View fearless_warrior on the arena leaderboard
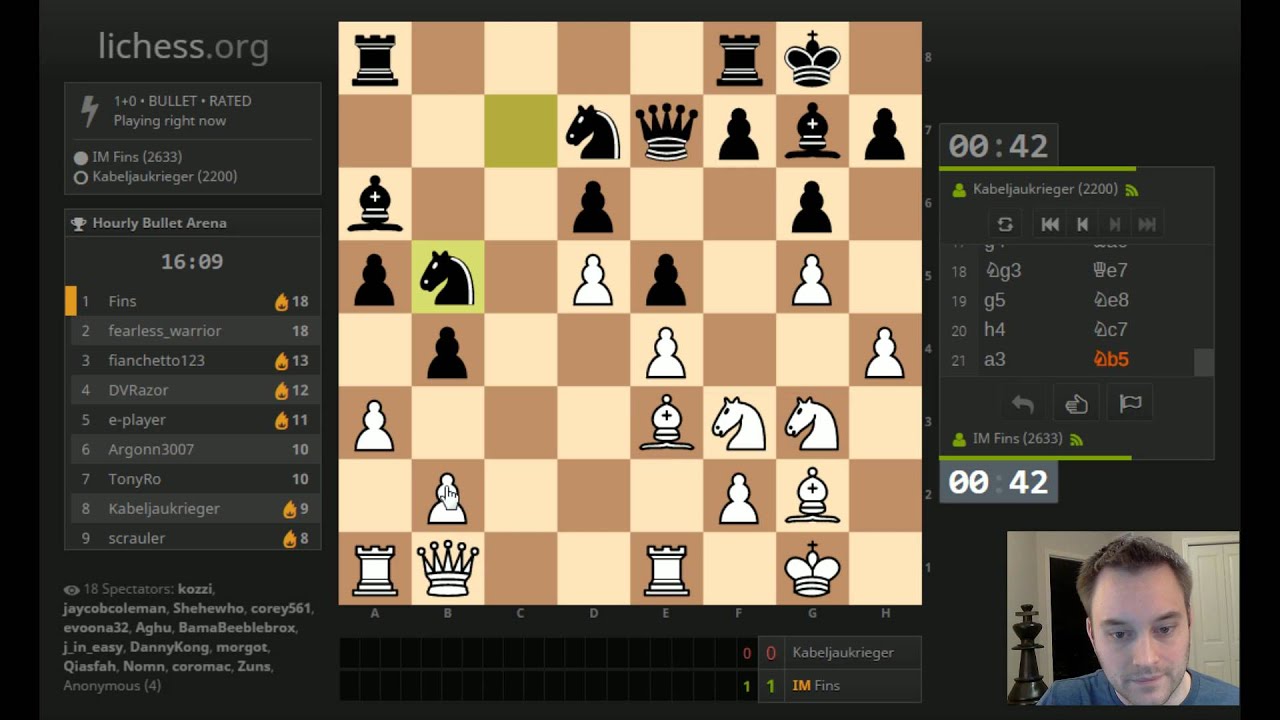 [x=167, y=330]
